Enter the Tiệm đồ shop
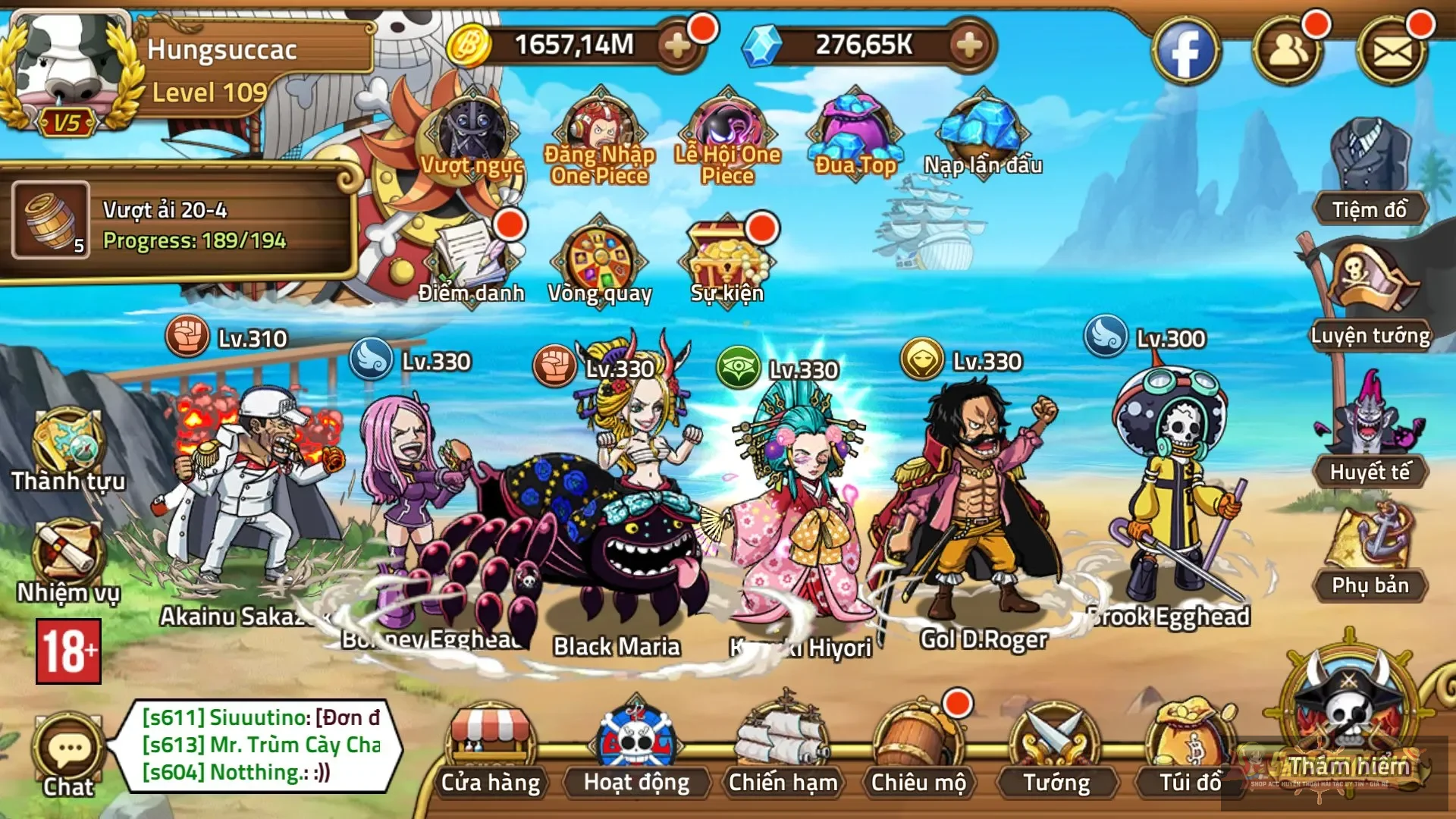Screen dimensions: 1456x819 tap(1370, 174)
